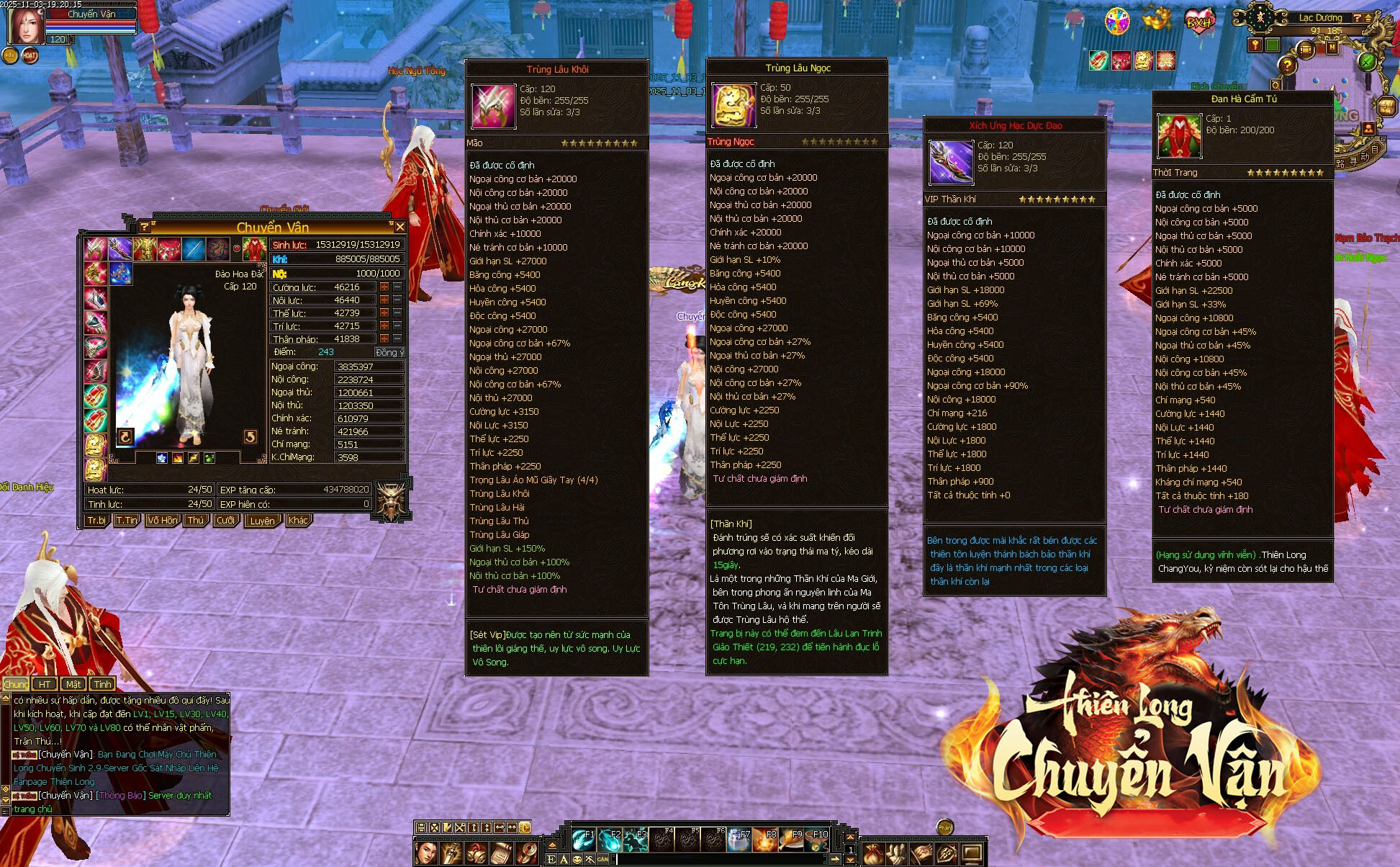Viewport: 1400px width, 867px height.
Task: Open the money bag inventory icon
Action: [872, 854]
